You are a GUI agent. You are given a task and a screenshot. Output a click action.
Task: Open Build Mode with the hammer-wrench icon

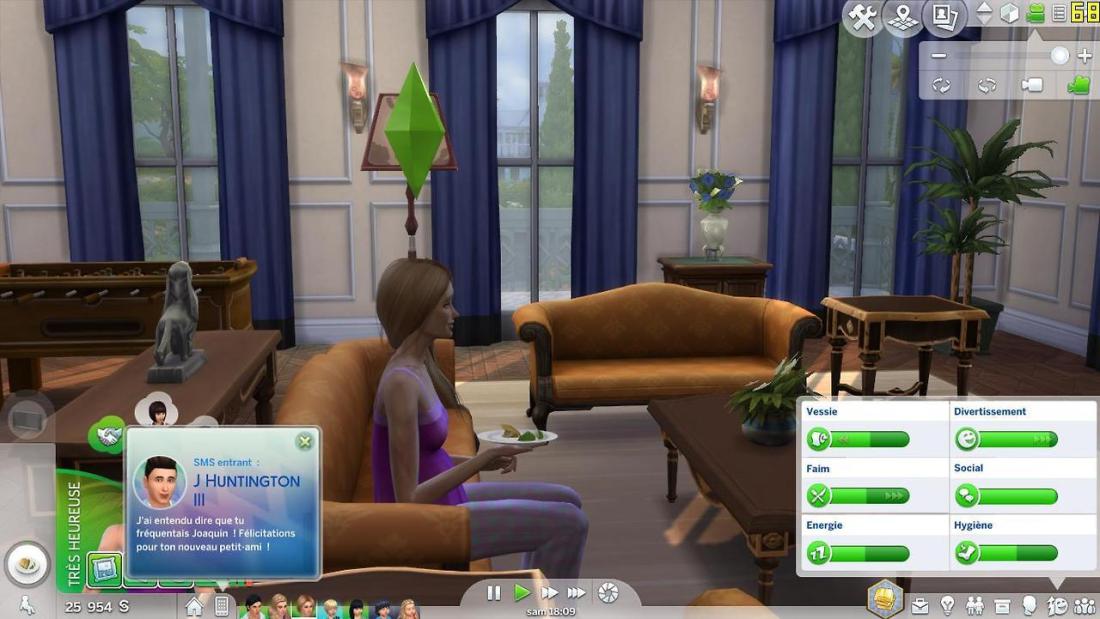click(863, 16)
